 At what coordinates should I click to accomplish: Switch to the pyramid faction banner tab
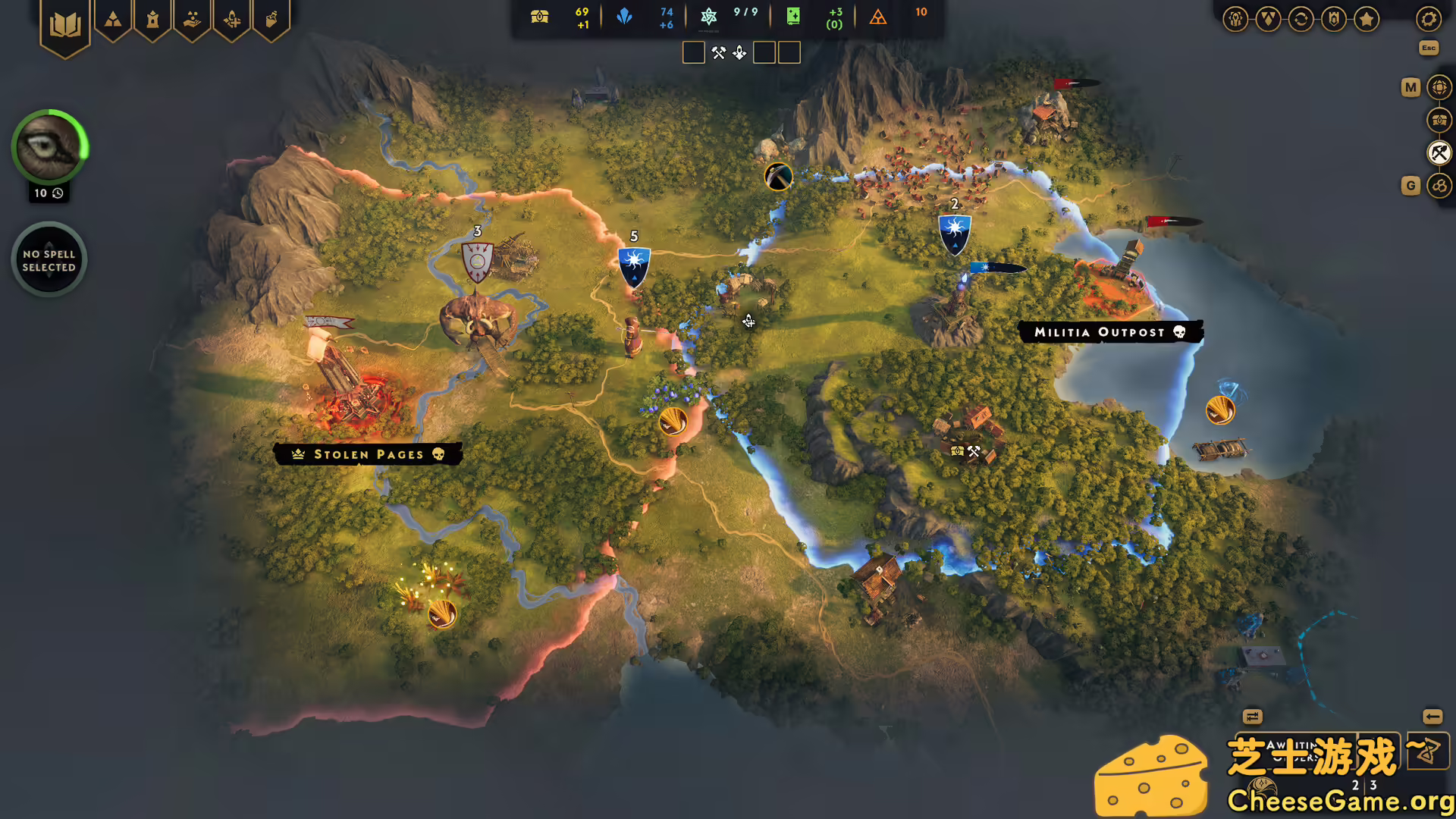[114, 19]
